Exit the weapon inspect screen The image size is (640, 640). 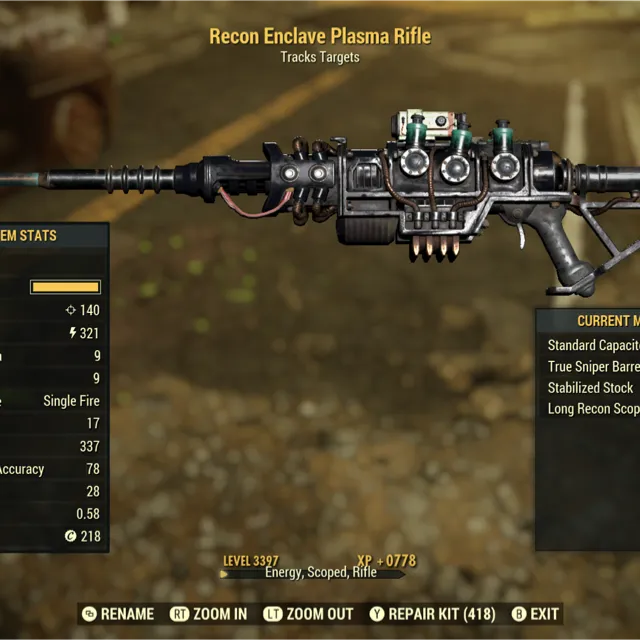click(x=535, y=614)
